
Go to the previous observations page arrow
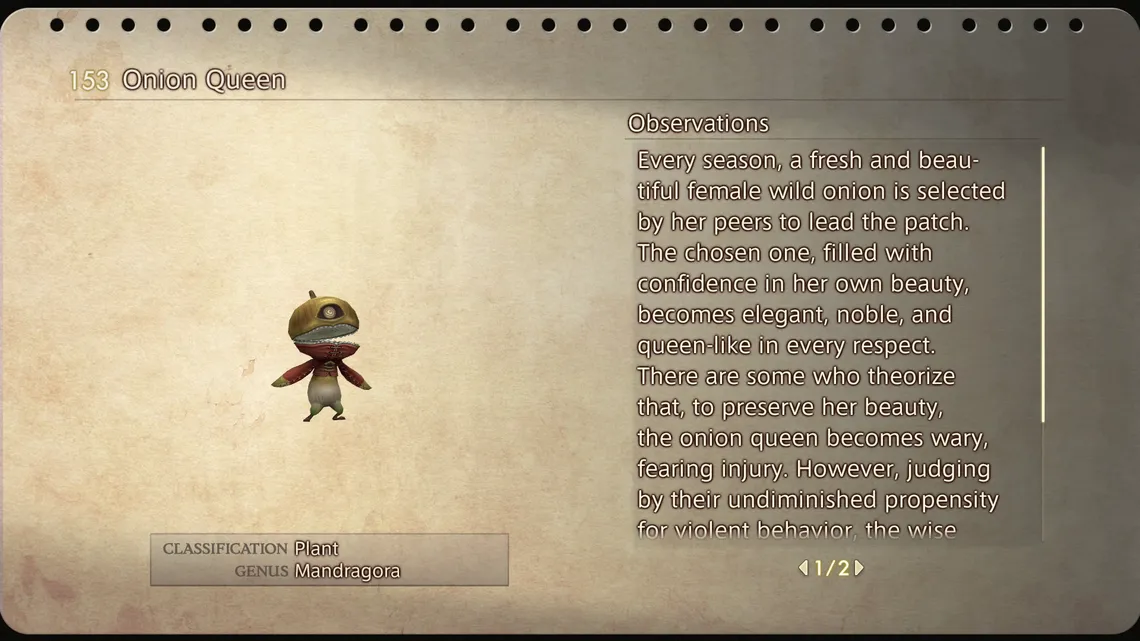tap(803, 568)
